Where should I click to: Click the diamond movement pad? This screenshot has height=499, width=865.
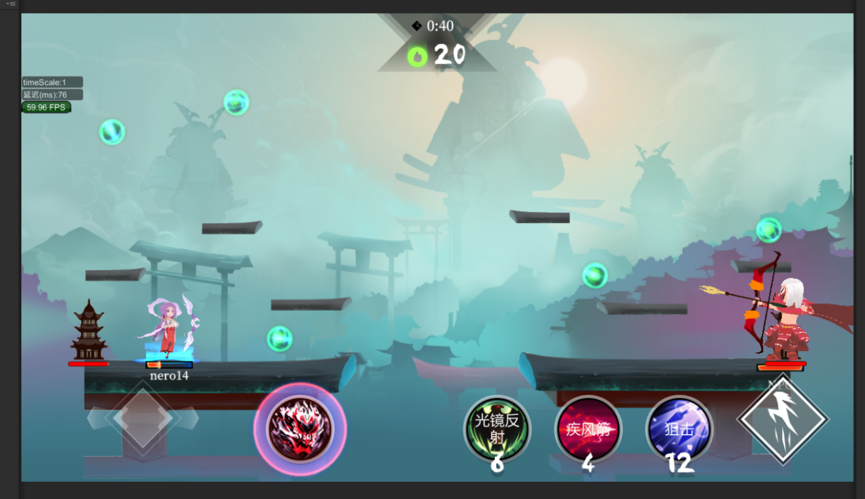142,418
